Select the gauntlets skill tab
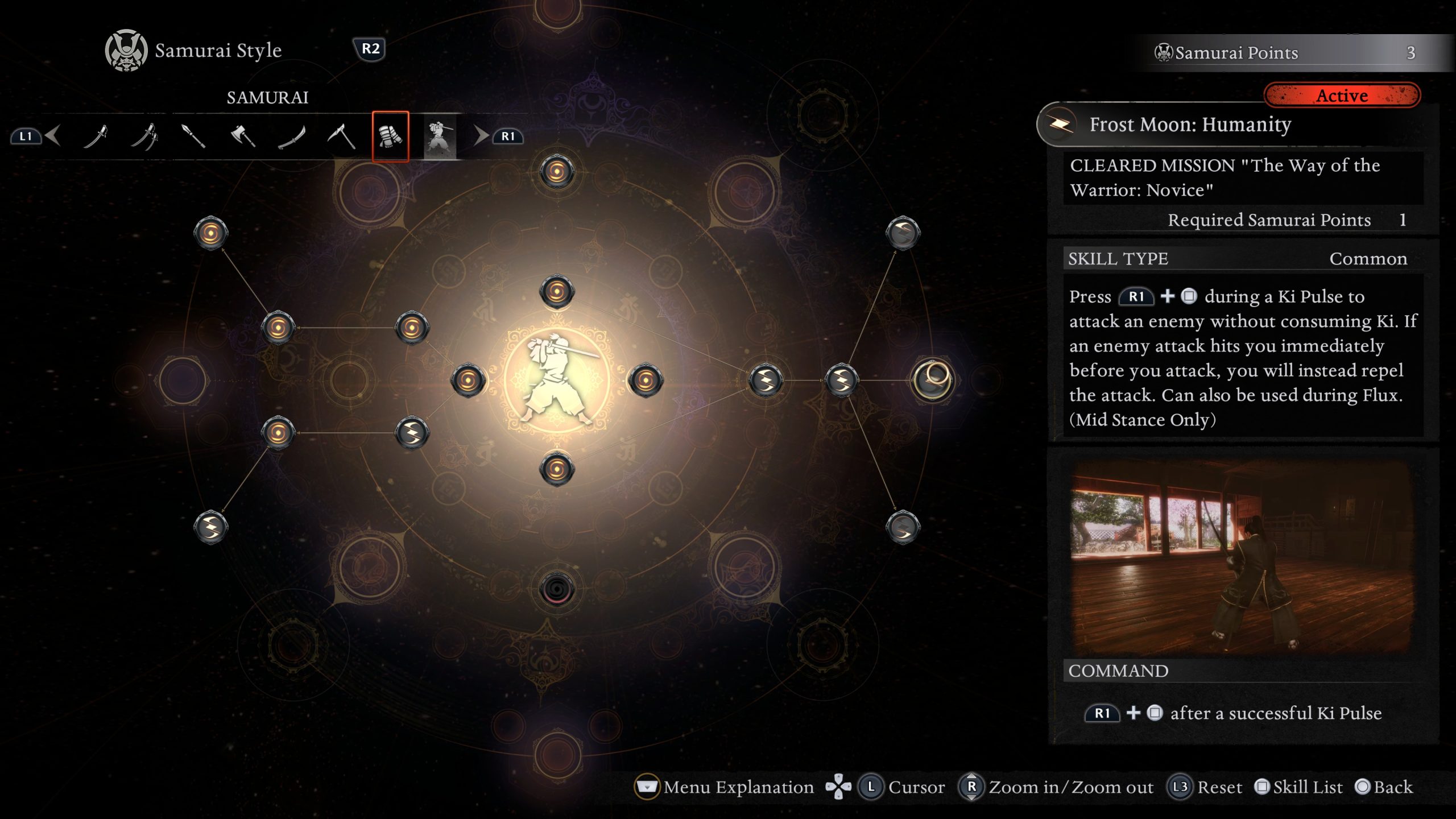The image size is (1456, 819). point(390,136)
